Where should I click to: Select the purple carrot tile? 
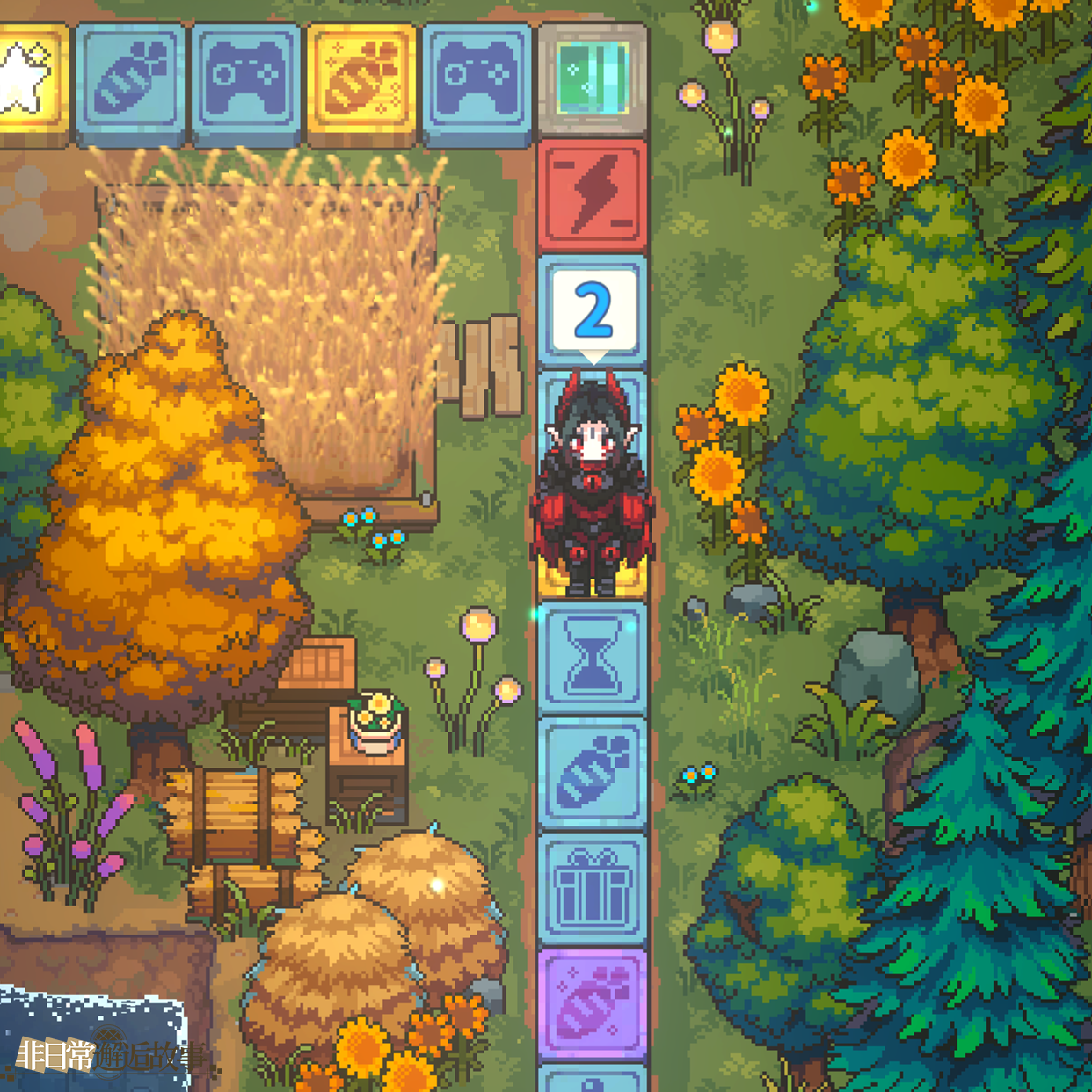click(x=593, y=1004)
